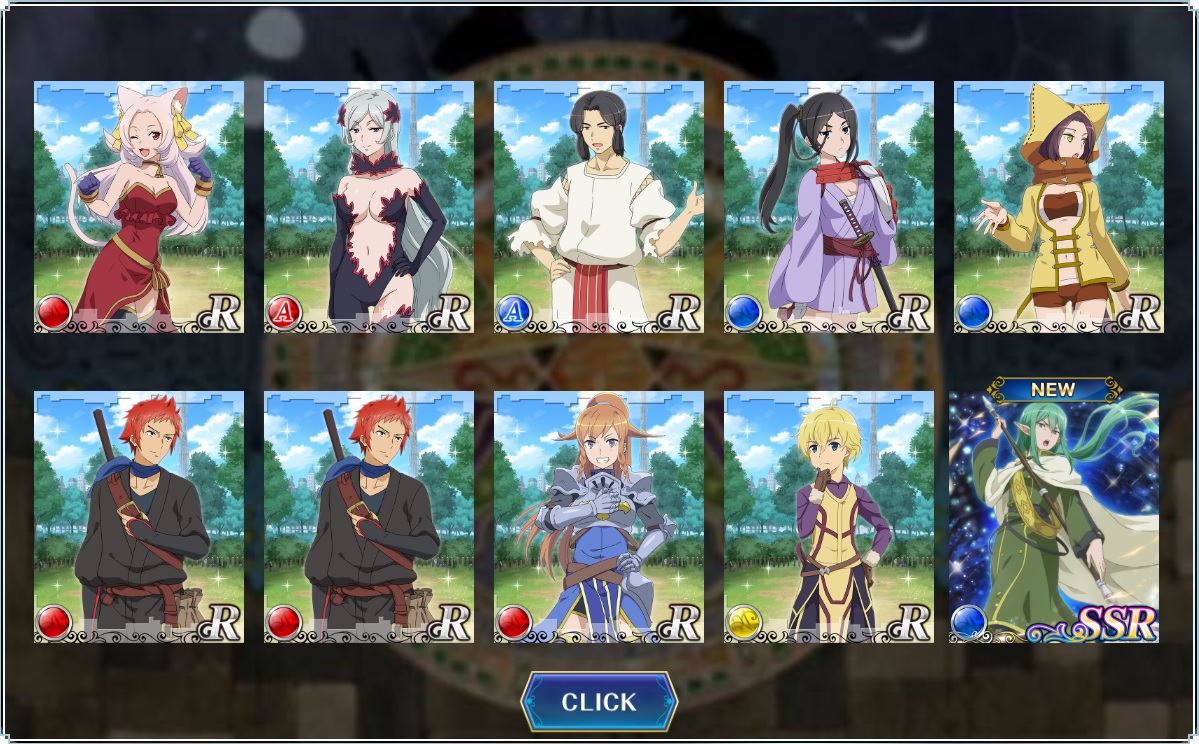Image resolution: width=1199 pixels, height=744 pixels.
Task: Choose the armored orange-haired knight card
Action: pos(599,517)
